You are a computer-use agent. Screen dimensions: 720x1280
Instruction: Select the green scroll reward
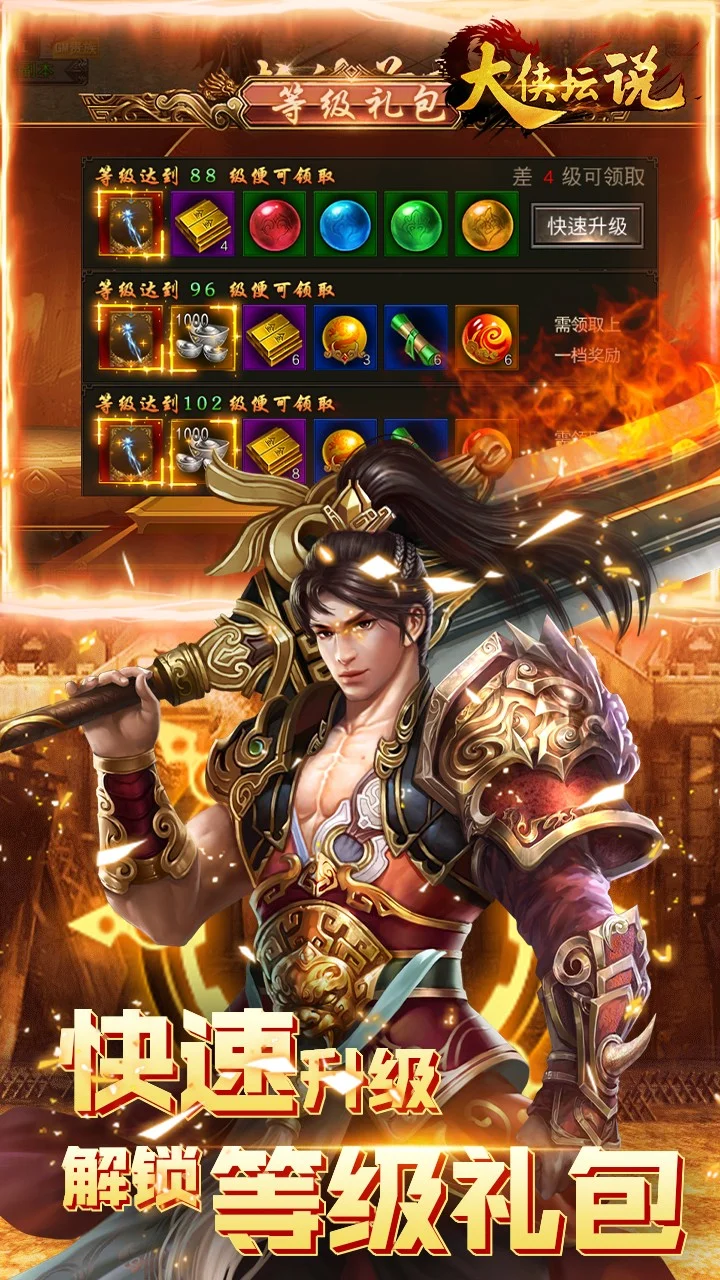pyautogui.click(x=415, y=338)
